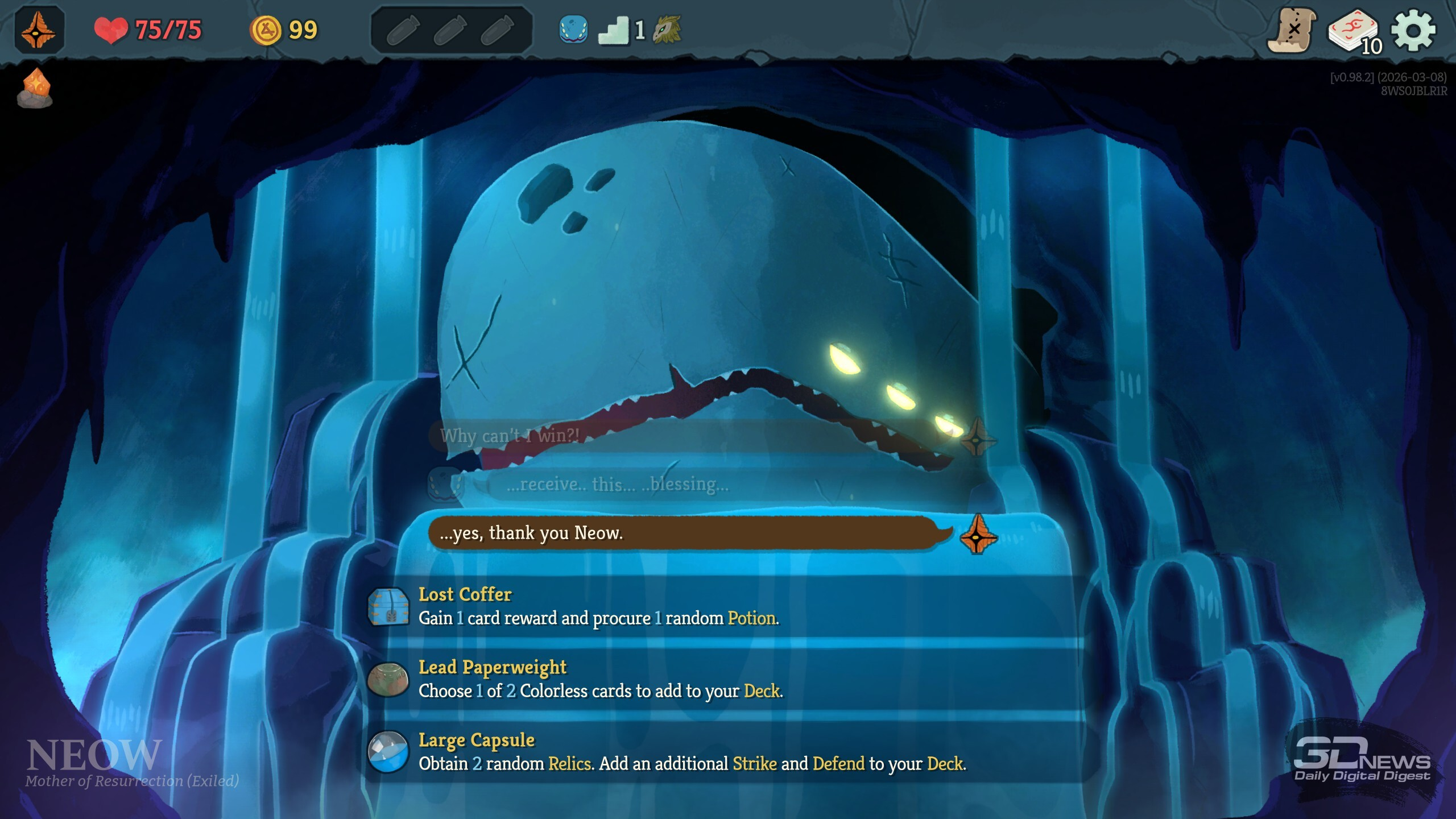
Task: Inspect the orange crystal starter relic
Action: [35, 88]
